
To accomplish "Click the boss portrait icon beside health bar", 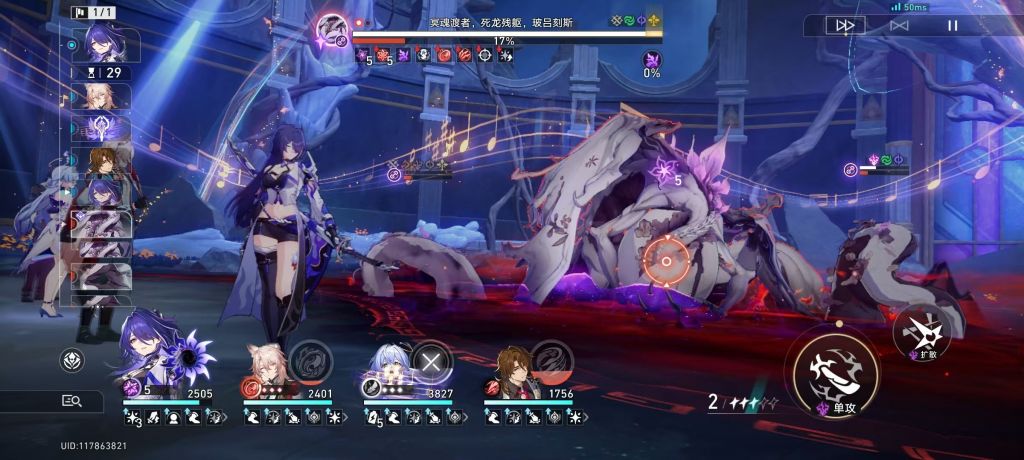I will (332, 30).
